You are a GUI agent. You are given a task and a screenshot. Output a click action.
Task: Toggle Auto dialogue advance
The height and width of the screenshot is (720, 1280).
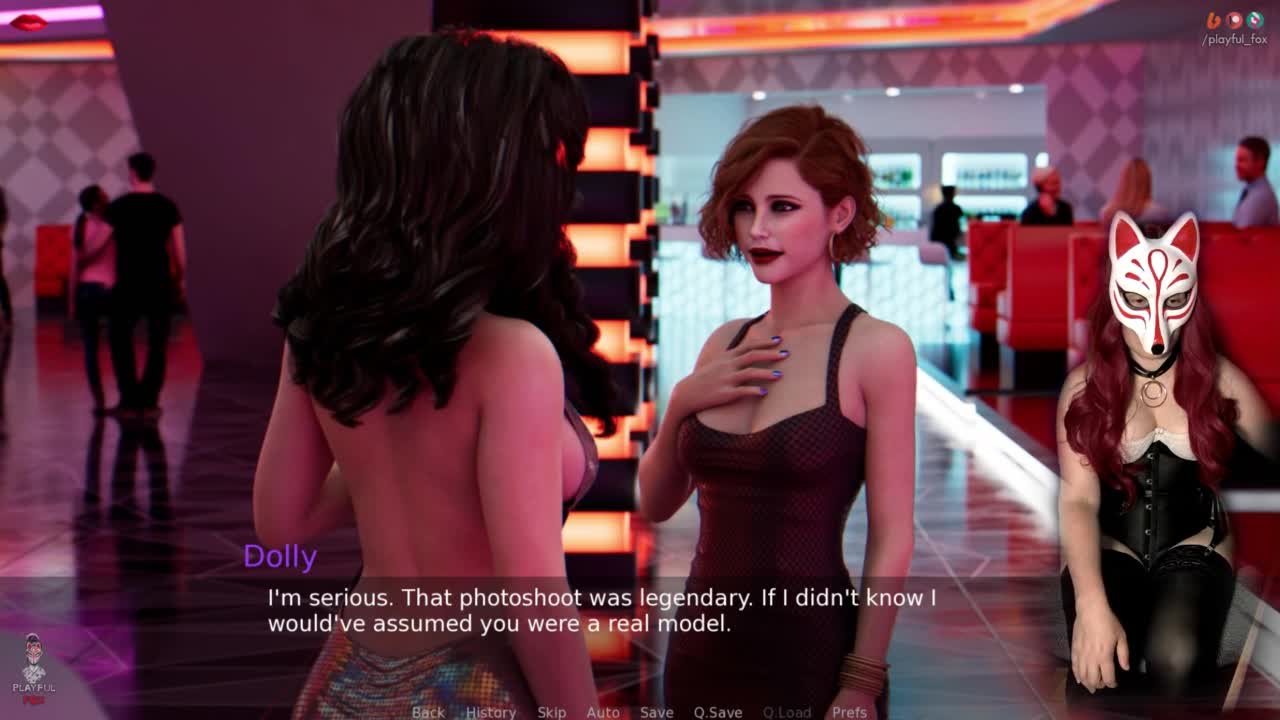click(603, 712)
